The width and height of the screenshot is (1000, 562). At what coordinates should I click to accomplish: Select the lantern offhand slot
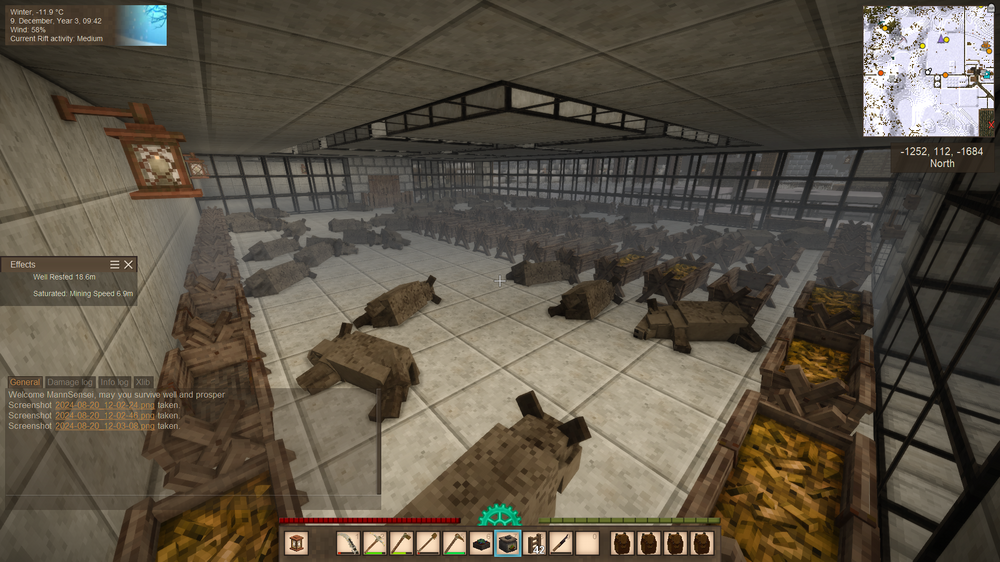click(x=297, y=543)
